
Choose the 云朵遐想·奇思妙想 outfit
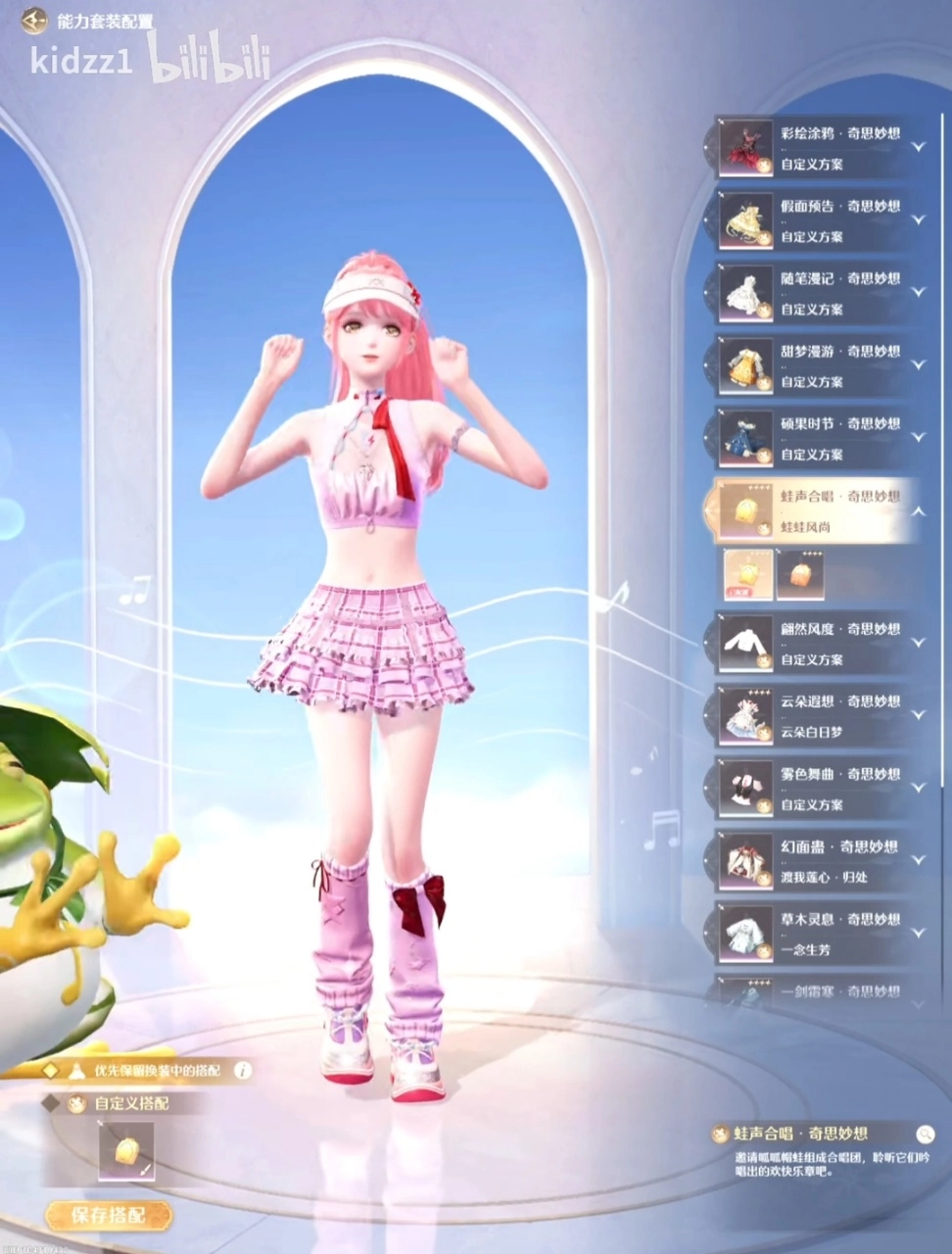(813, 715)
